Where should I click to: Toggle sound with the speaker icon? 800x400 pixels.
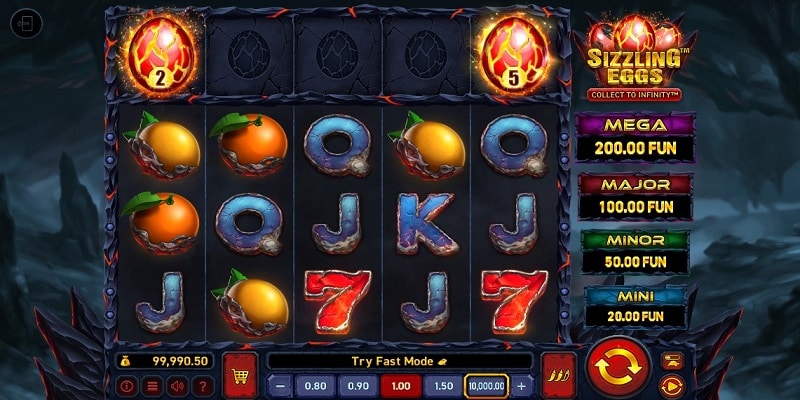tap(177, 386)
